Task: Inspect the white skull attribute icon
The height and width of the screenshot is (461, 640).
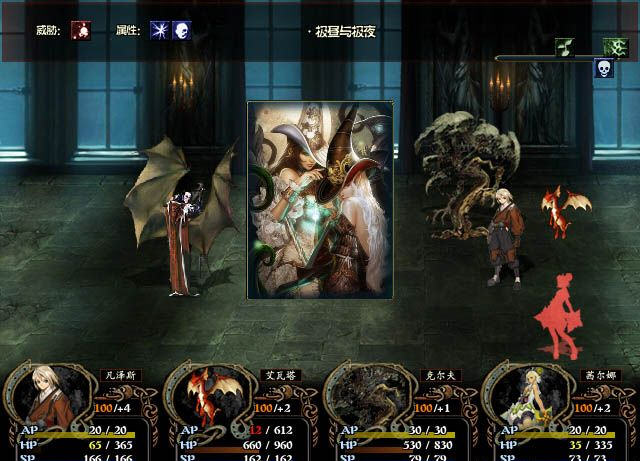Action: (x=181, y=31)
